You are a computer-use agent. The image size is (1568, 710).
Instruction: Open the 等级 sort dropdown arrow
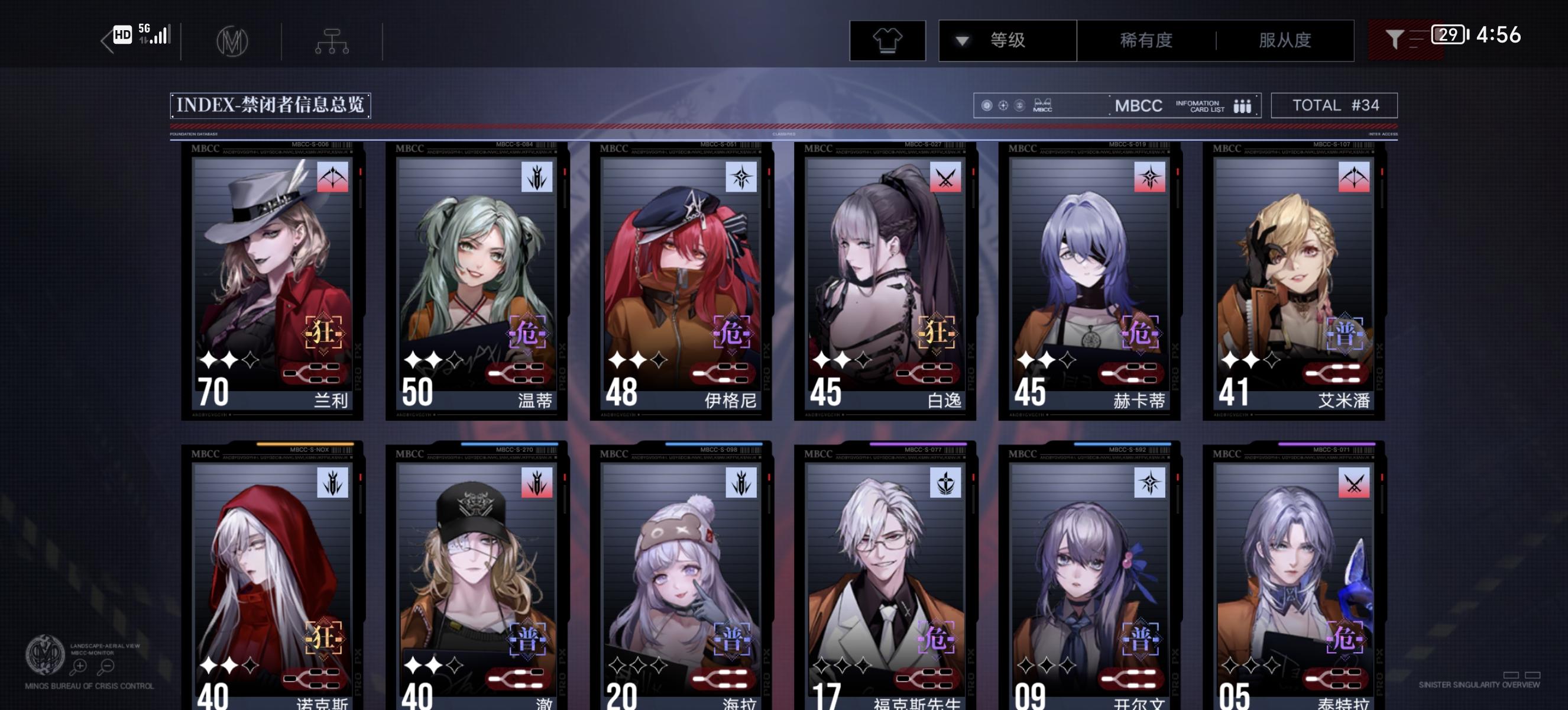[963, 40]
